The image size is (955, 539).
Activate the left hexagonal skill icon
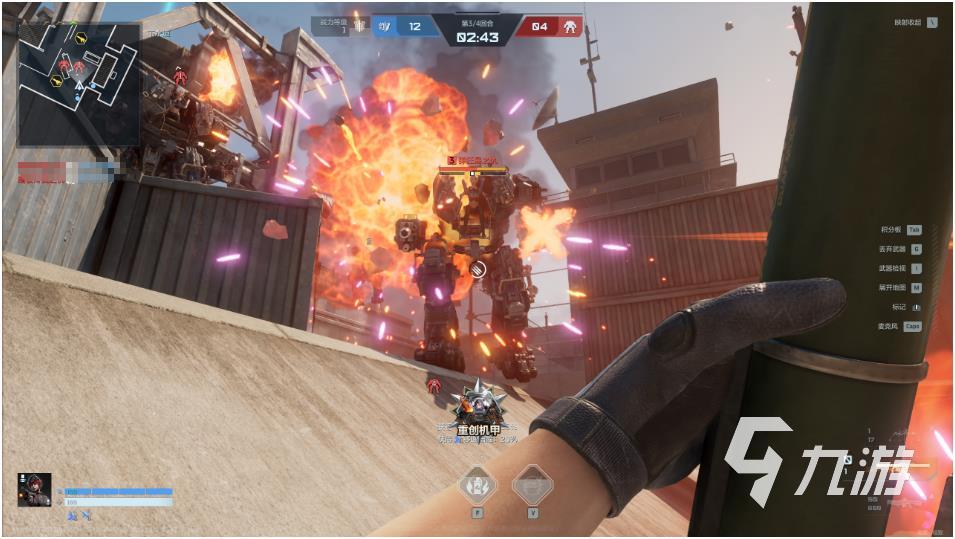pyautogui.click(x=478, y=485)
